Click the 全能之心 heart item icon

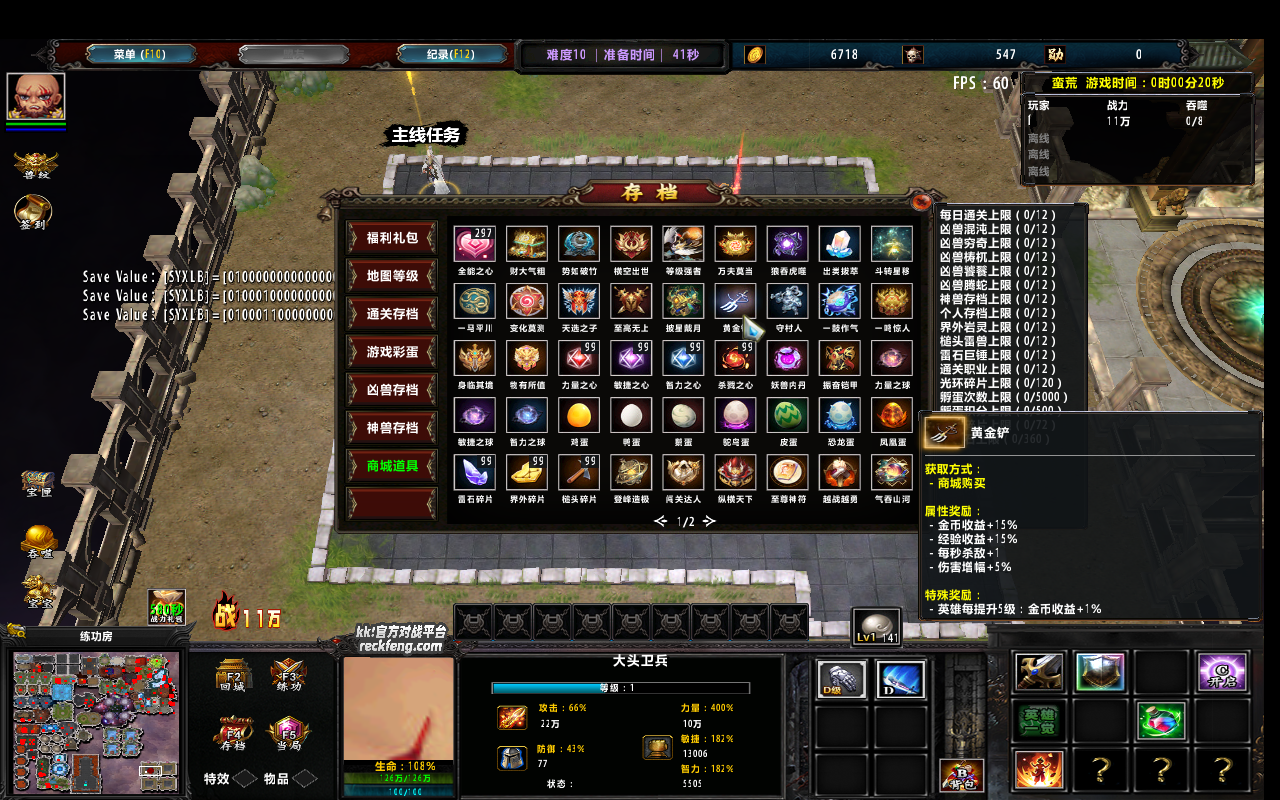click(x=475, y=243)
